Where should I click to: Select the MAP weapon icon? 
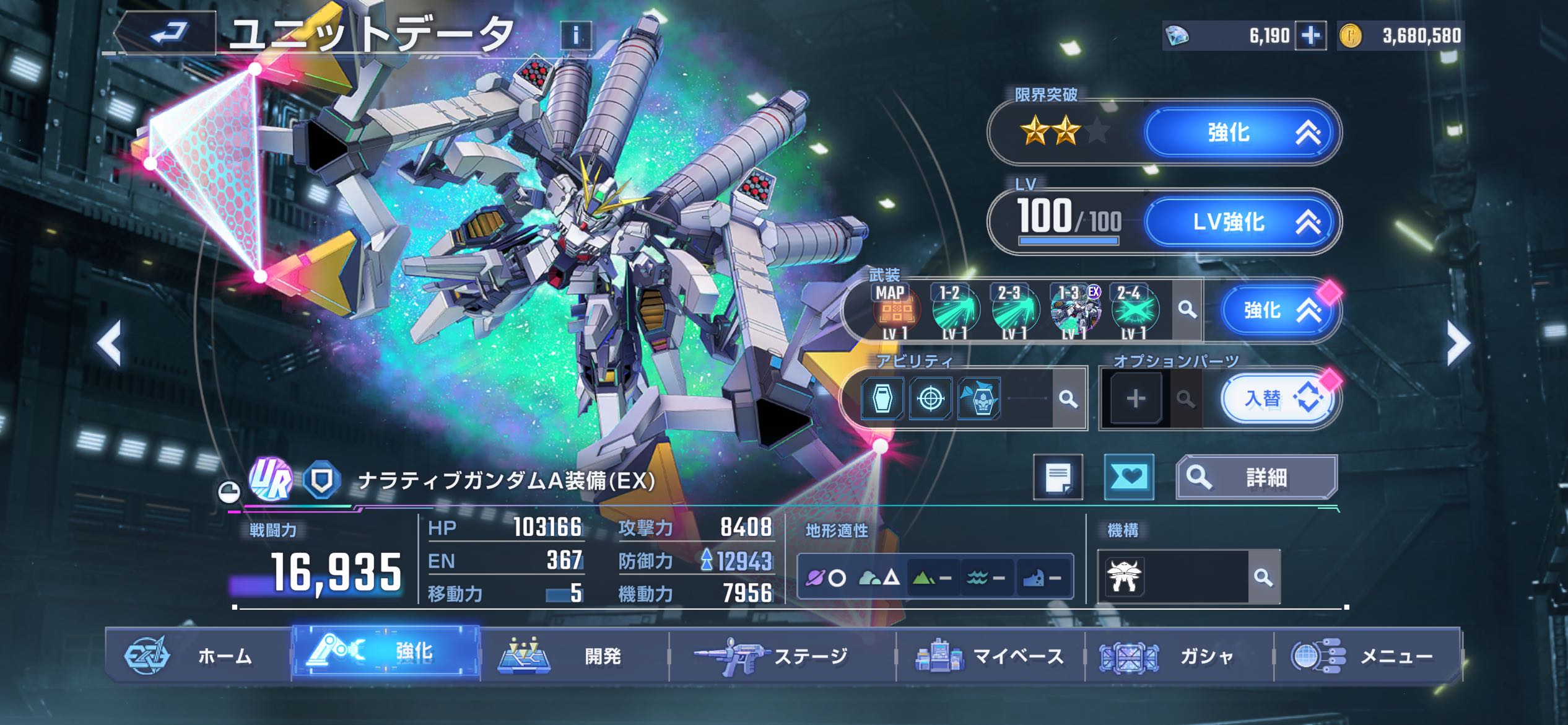click(x=895, y=310)
